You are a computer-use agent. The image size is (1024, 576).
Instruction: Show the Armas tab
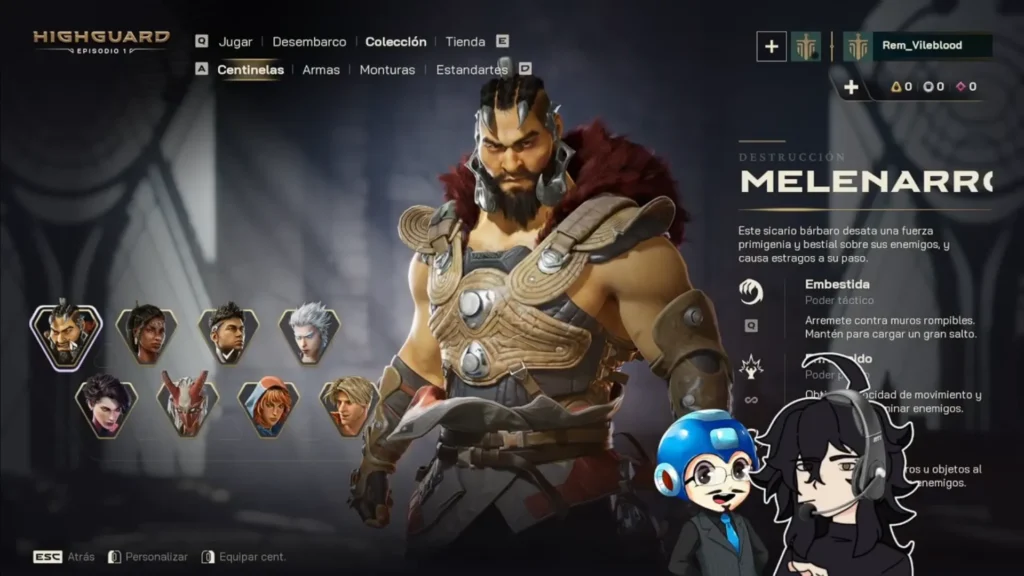321,70
